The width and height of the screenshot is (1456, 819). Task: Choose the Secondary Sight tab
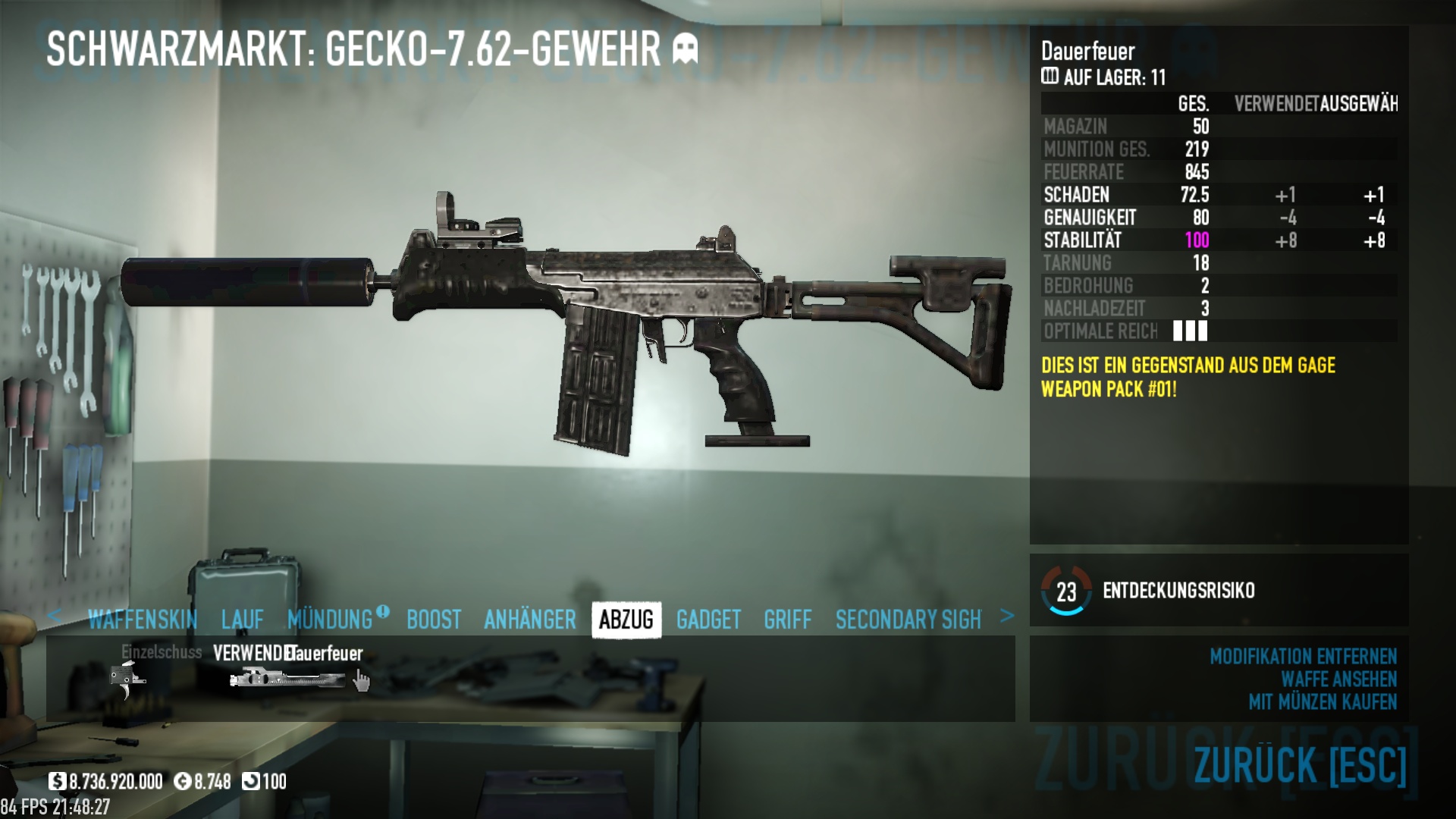908,620
